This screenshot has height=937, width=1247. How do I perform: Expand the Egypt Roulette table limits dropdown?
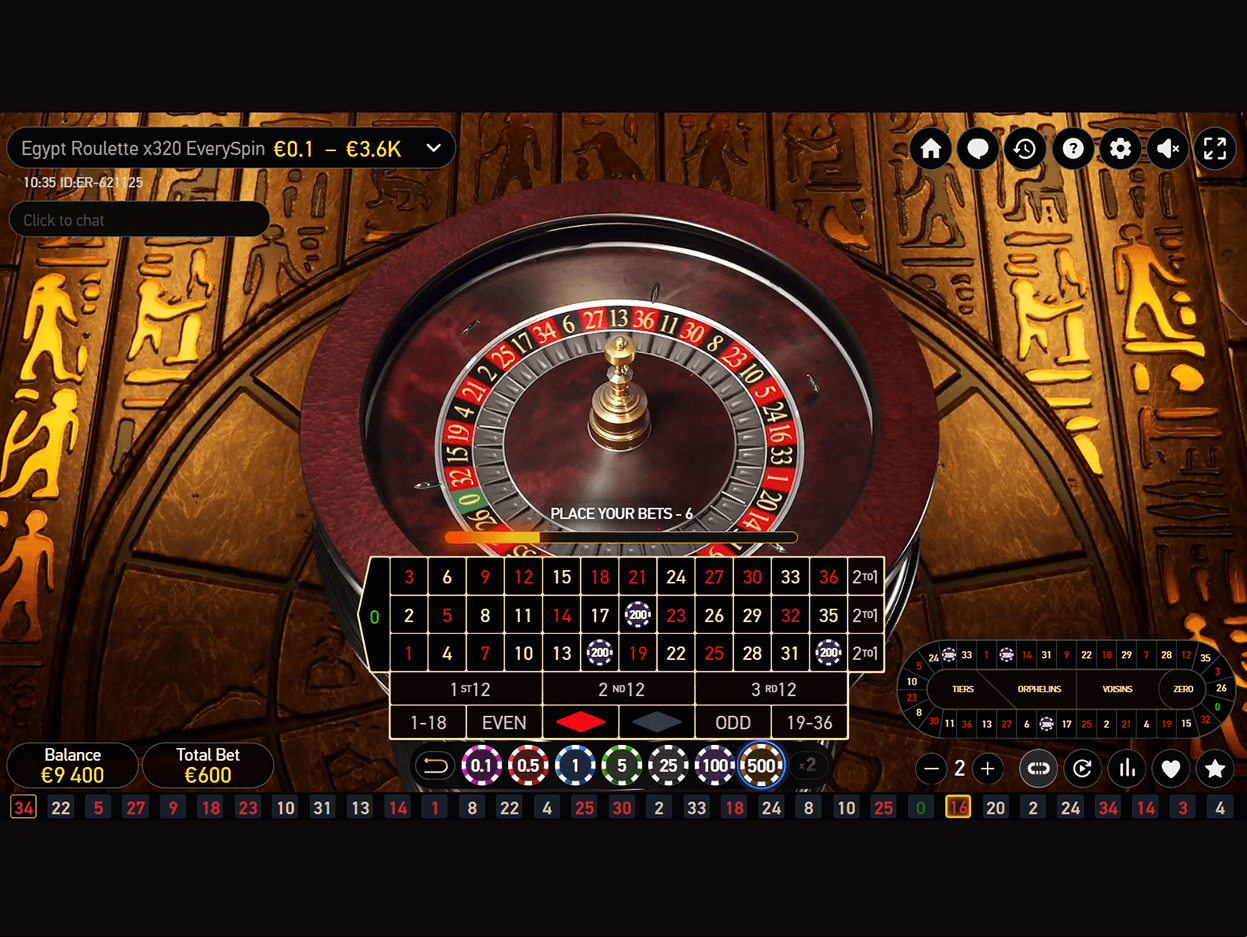433,148
